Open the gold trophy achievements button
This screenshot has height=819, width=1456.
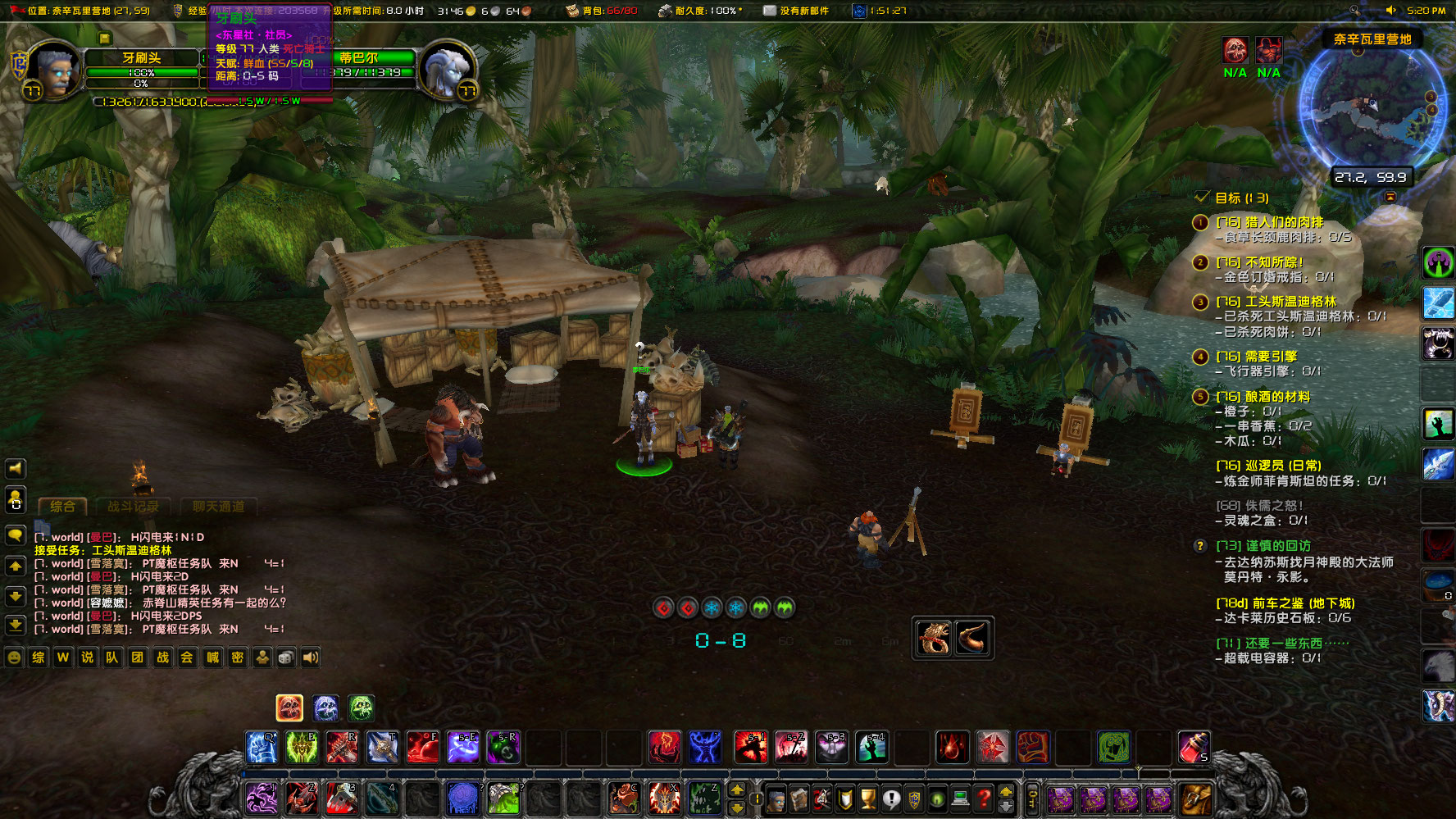(868, 798)
